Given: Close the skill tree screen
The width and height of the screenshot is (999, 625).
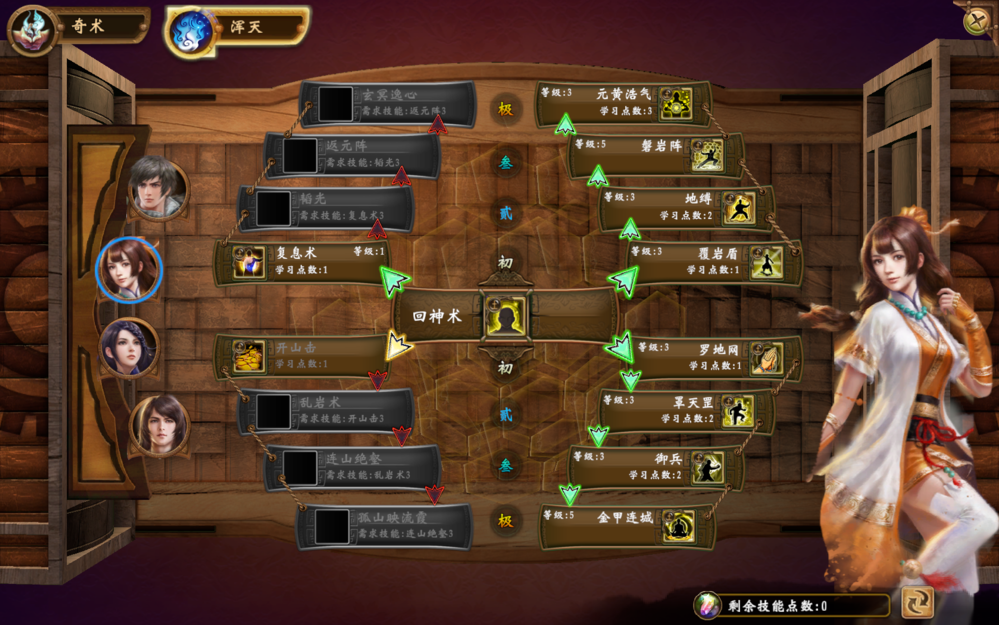Looking at the screenshot, I should tap(977, 21).
